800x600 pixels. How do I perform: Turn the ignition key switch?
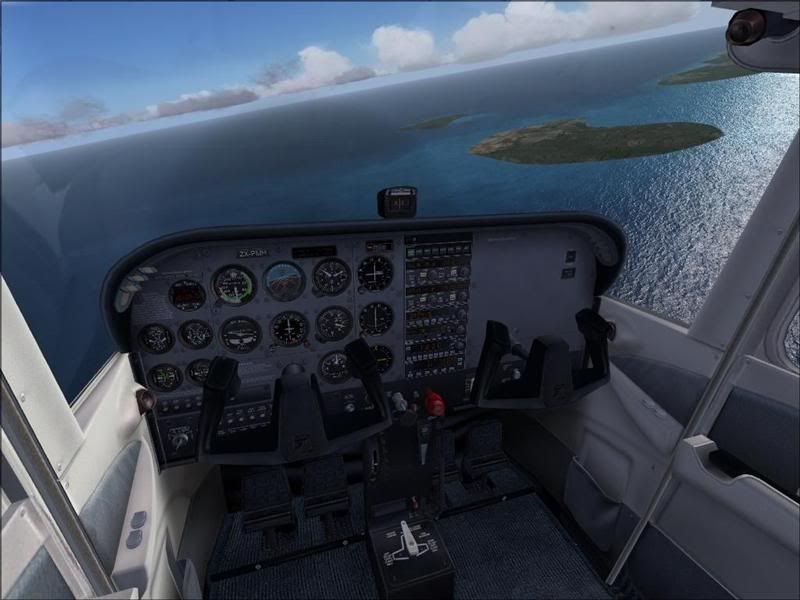(181, 438)
